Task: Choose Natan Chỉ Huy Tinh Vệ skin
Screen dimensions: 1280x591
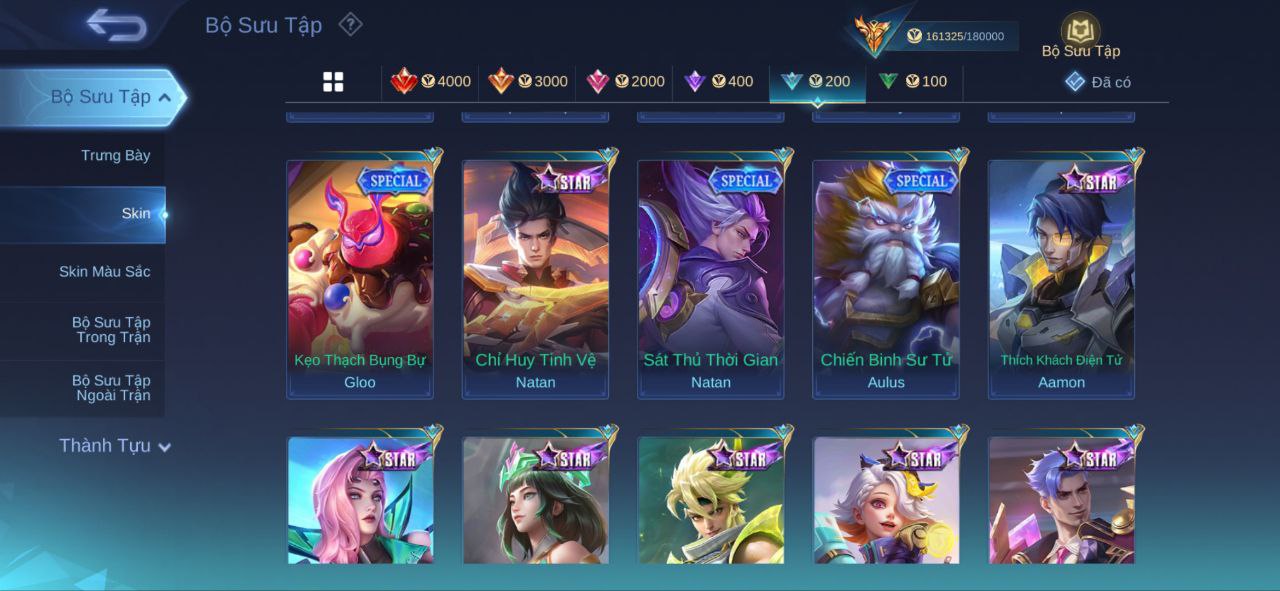Action: [x=535, y=279]
